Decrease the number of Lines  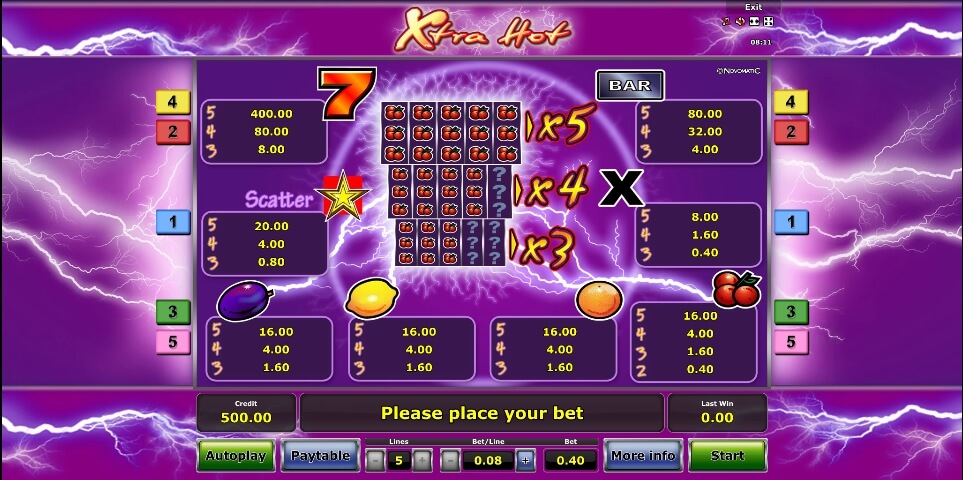pyautogui.click(x=374, y=460)
